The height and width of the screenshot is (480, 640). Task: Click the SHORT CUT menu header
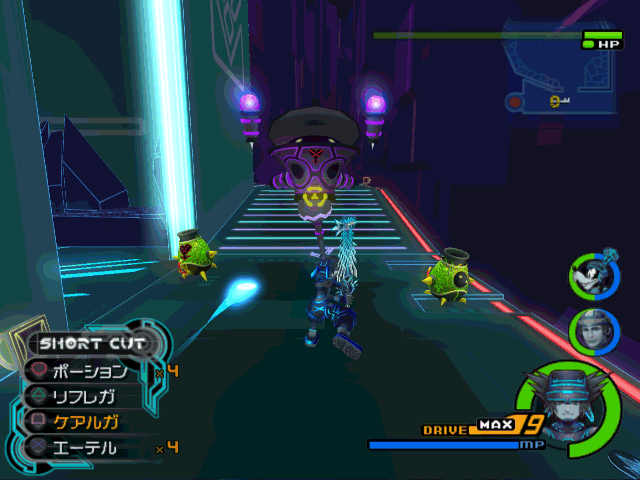[x=93, y=344]
